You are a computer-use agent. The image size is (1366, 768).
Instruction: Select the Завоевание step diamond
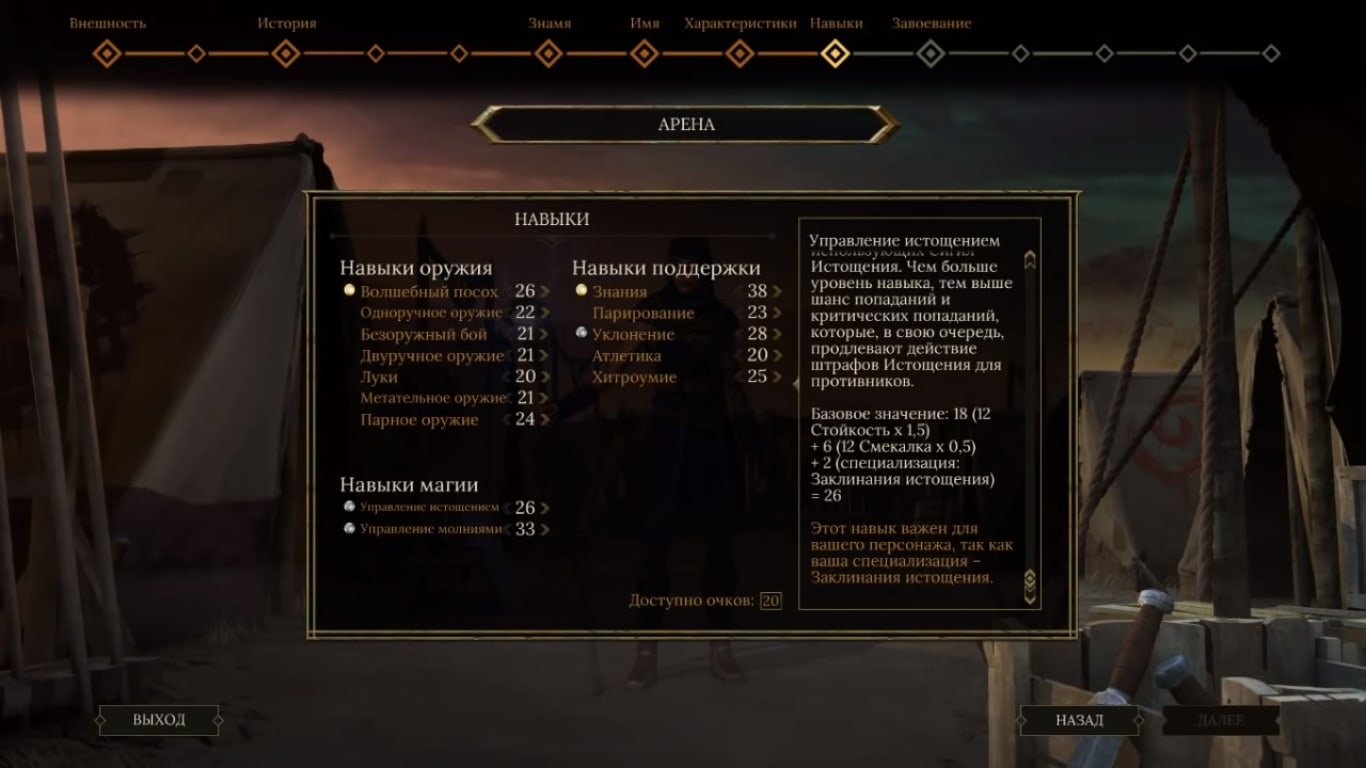[931, 53]
